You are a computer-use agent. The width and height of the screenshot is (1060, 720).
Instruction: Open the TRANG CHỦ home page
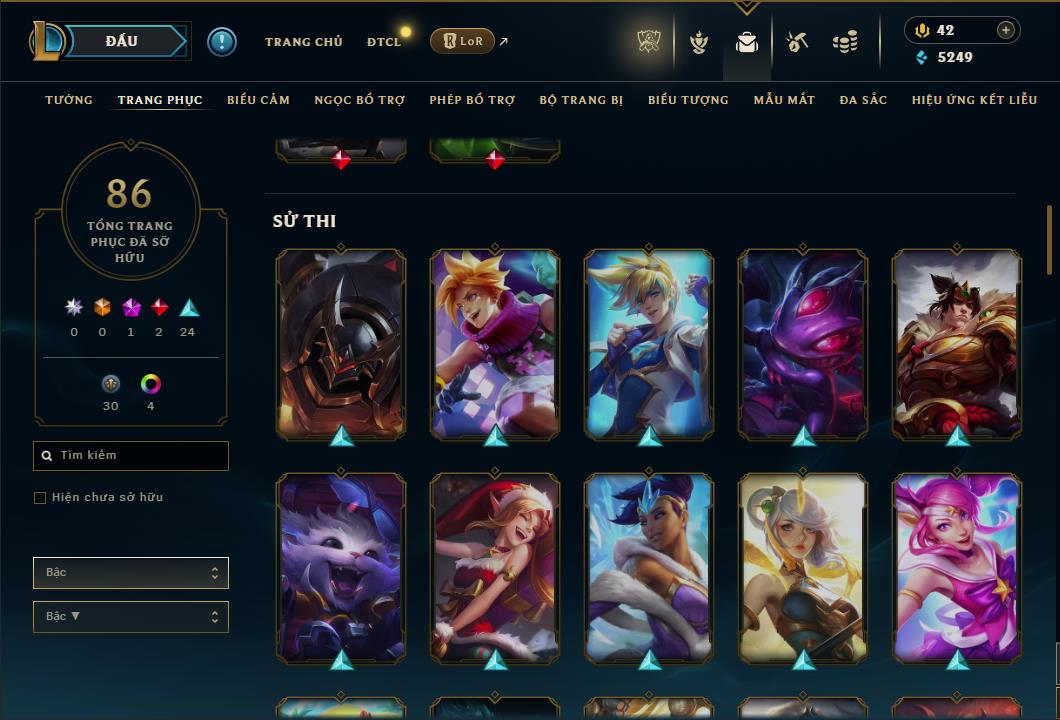click(x=304, y=42)
